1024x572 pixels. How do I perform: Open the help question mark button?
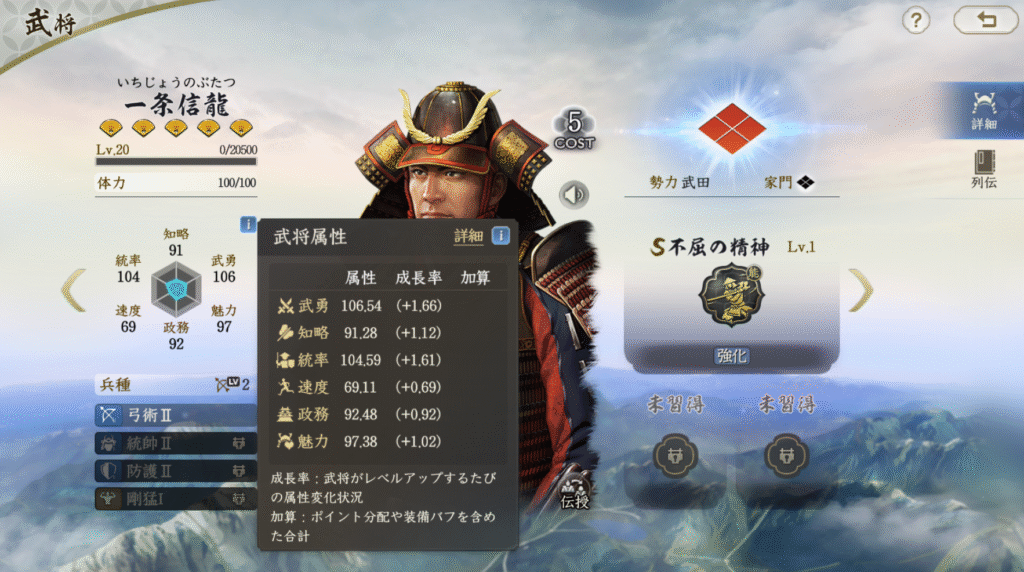pos(916,19)
